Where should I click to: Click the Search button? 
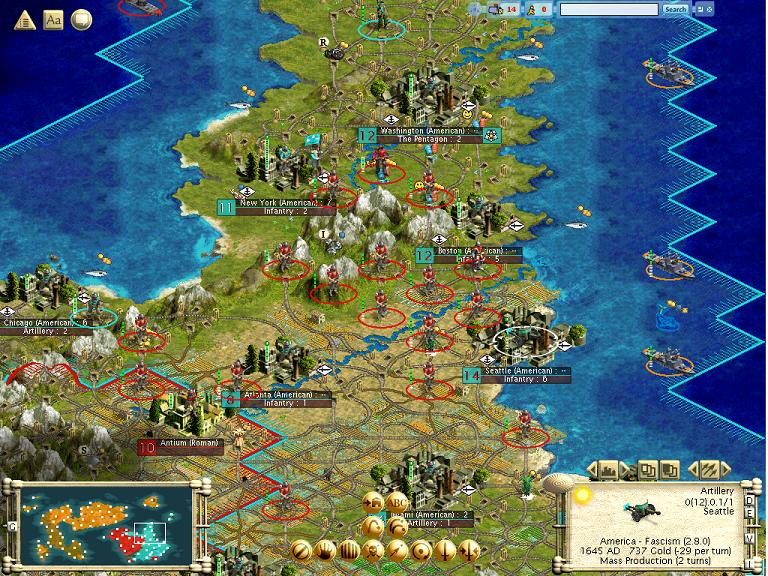[676, 9]
